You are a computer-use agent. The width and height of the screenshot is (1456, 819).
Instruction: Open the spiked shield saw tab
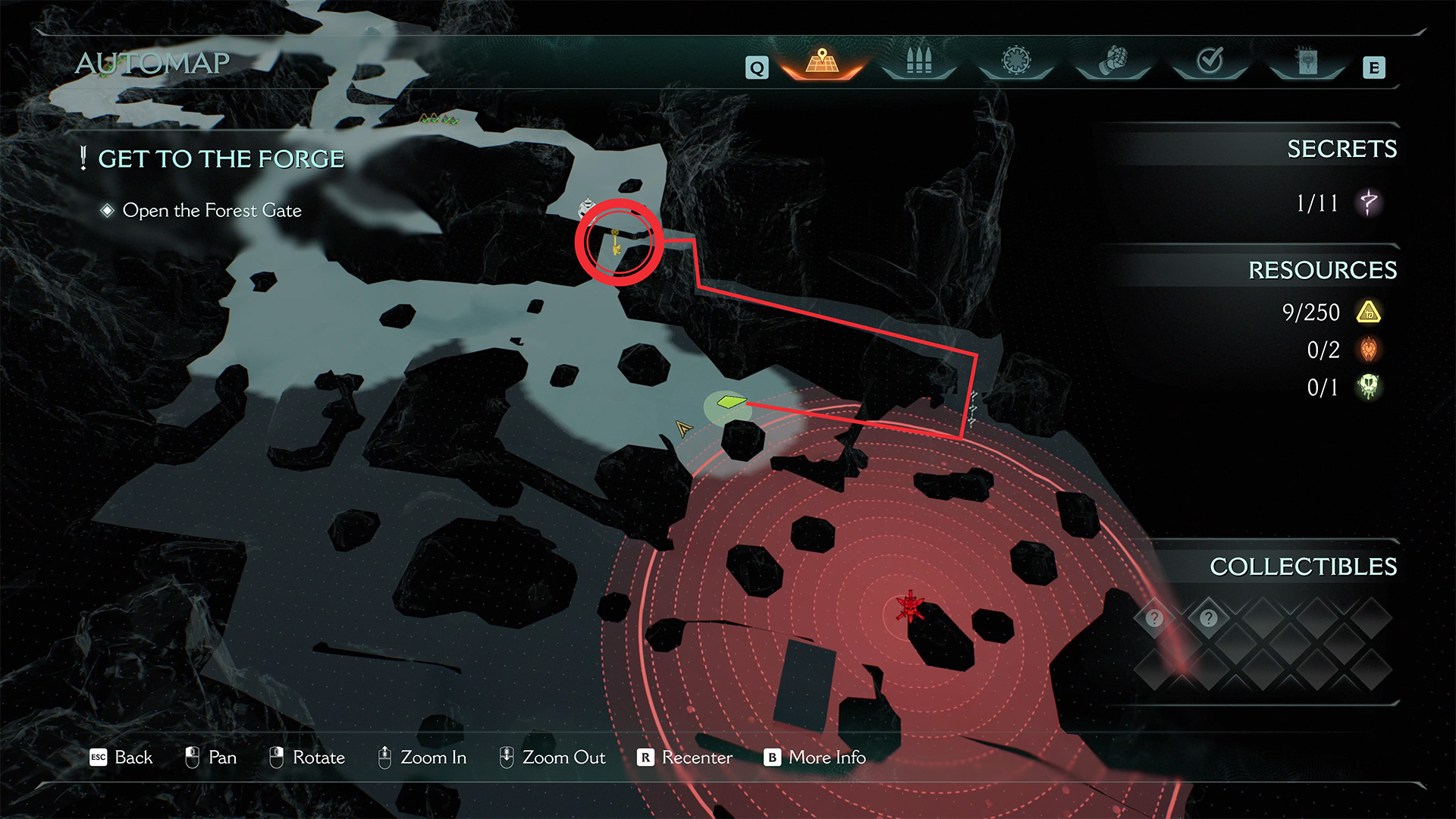point(1016,61)
